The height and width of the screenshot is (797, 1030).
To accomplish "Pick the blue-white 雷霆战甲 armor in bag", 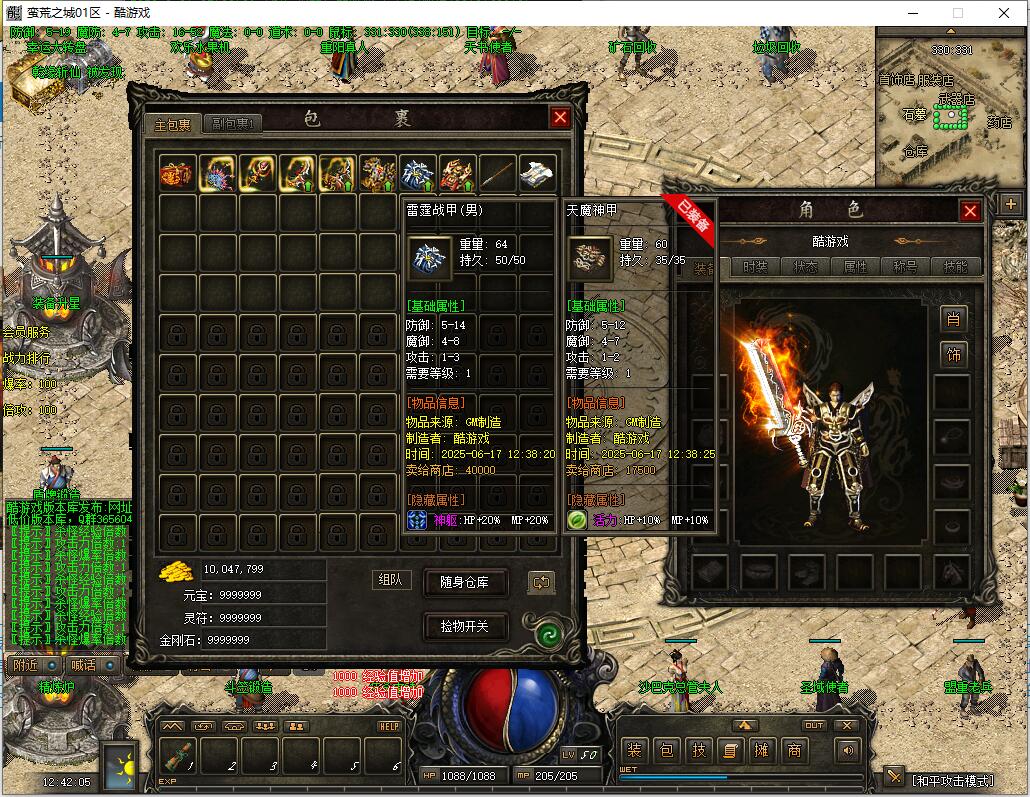I will [417, 173].
